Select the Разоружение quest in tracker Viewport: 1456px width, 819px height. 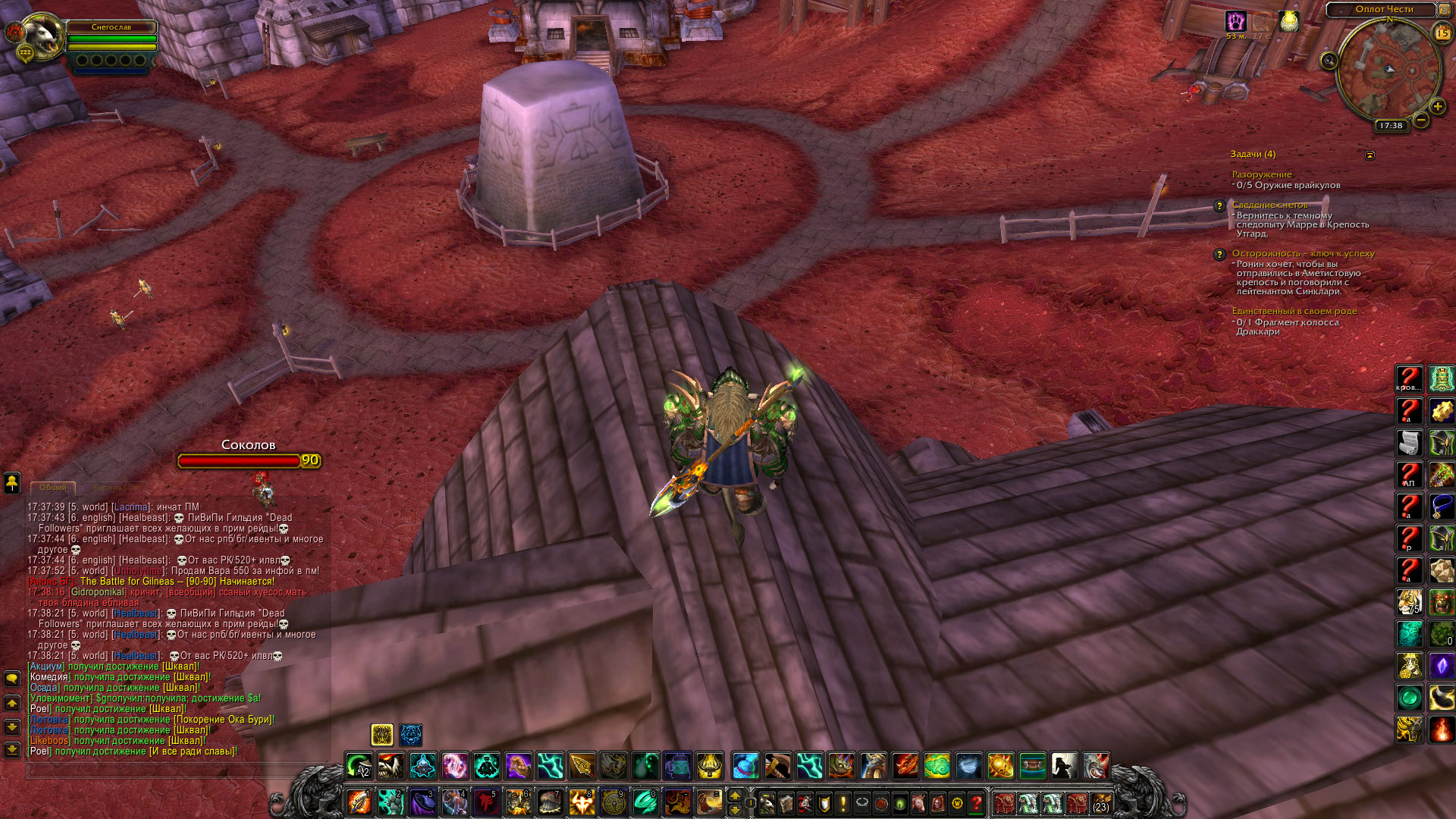(1261, 174)
